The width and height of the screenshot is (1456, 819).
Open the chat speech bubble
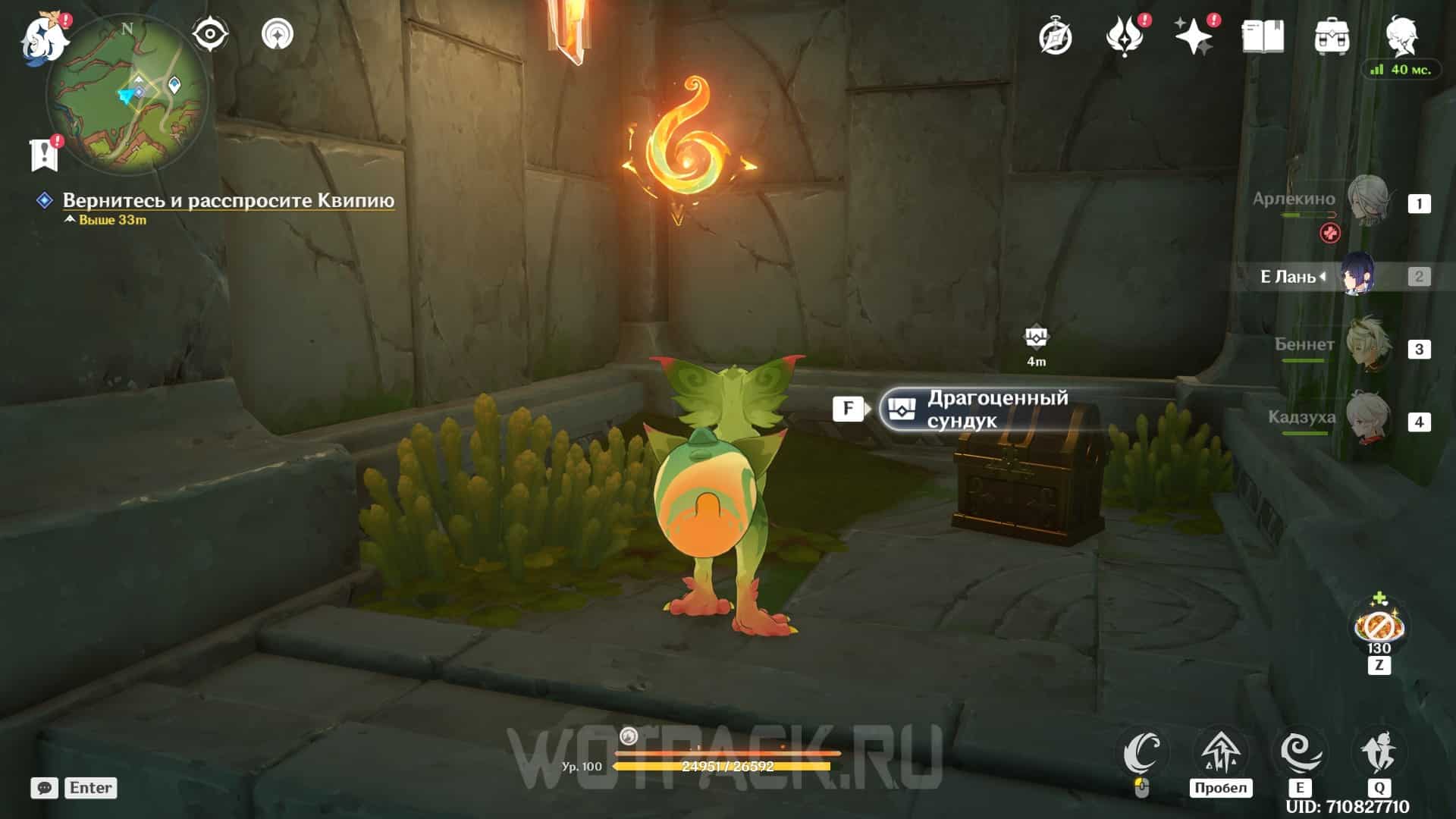coord(45,788)
